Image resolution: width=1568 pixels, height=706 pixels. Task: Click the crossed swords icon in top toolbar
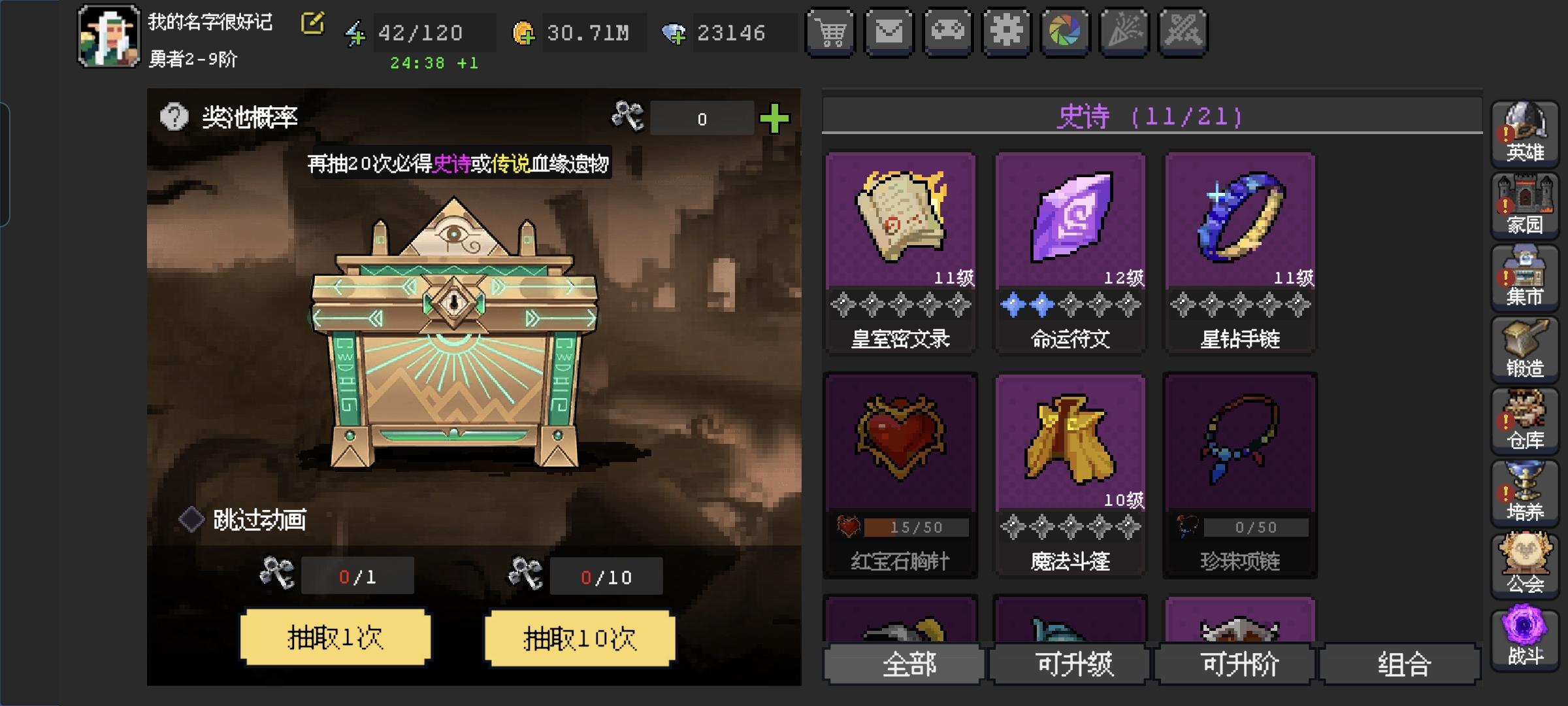[x=1183, y=31]
